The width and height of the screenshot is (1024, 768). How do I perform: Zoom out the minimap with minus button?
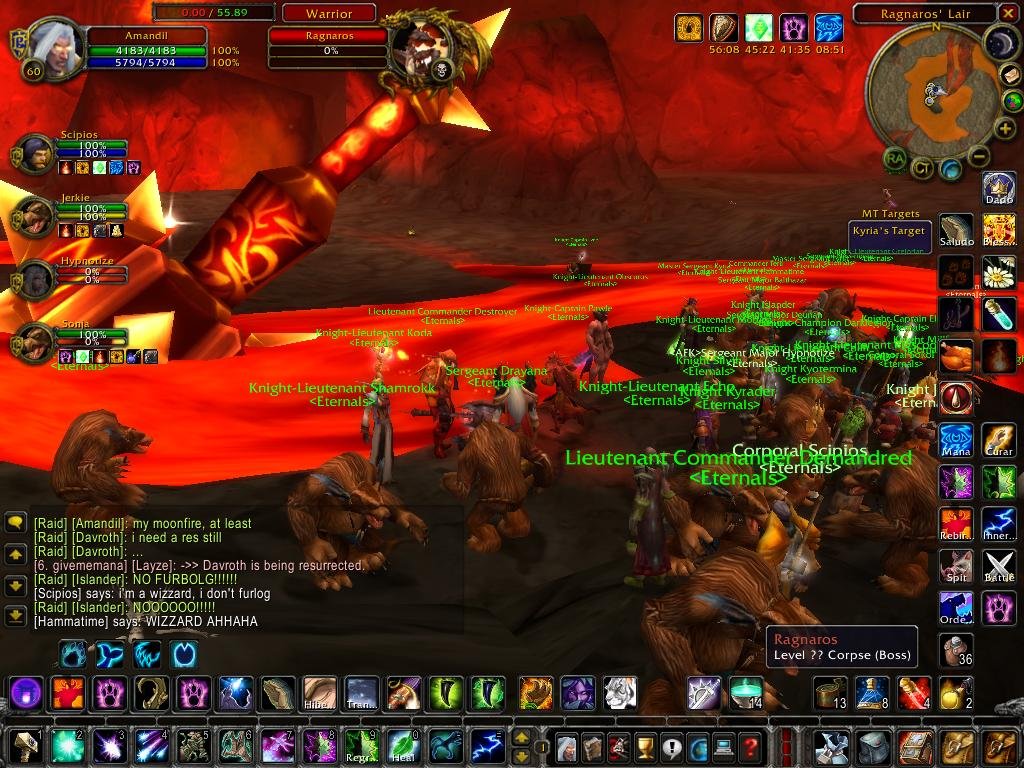click(x=979, y=156)
